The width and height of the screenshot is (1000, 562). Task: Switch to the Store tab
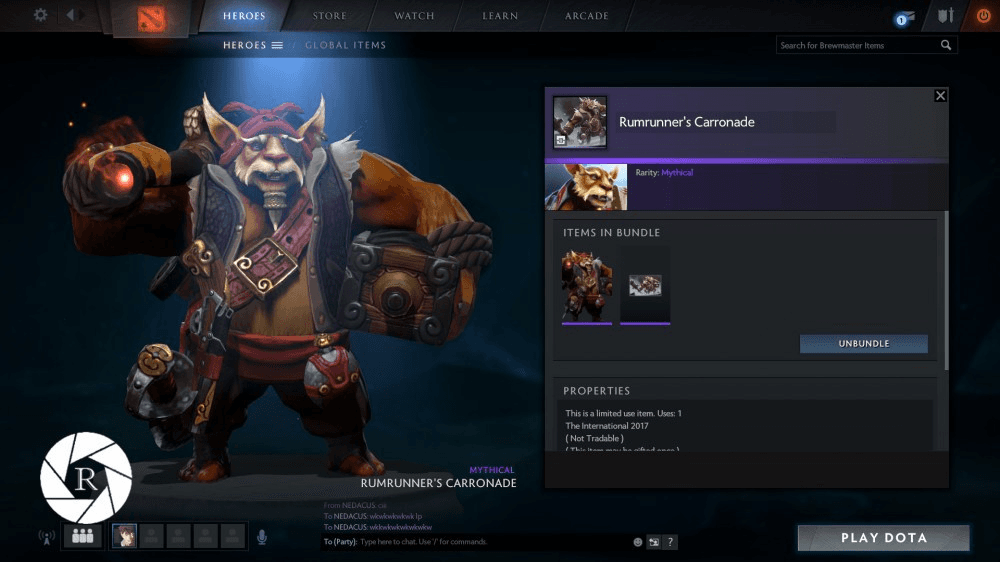click(329, 16)
